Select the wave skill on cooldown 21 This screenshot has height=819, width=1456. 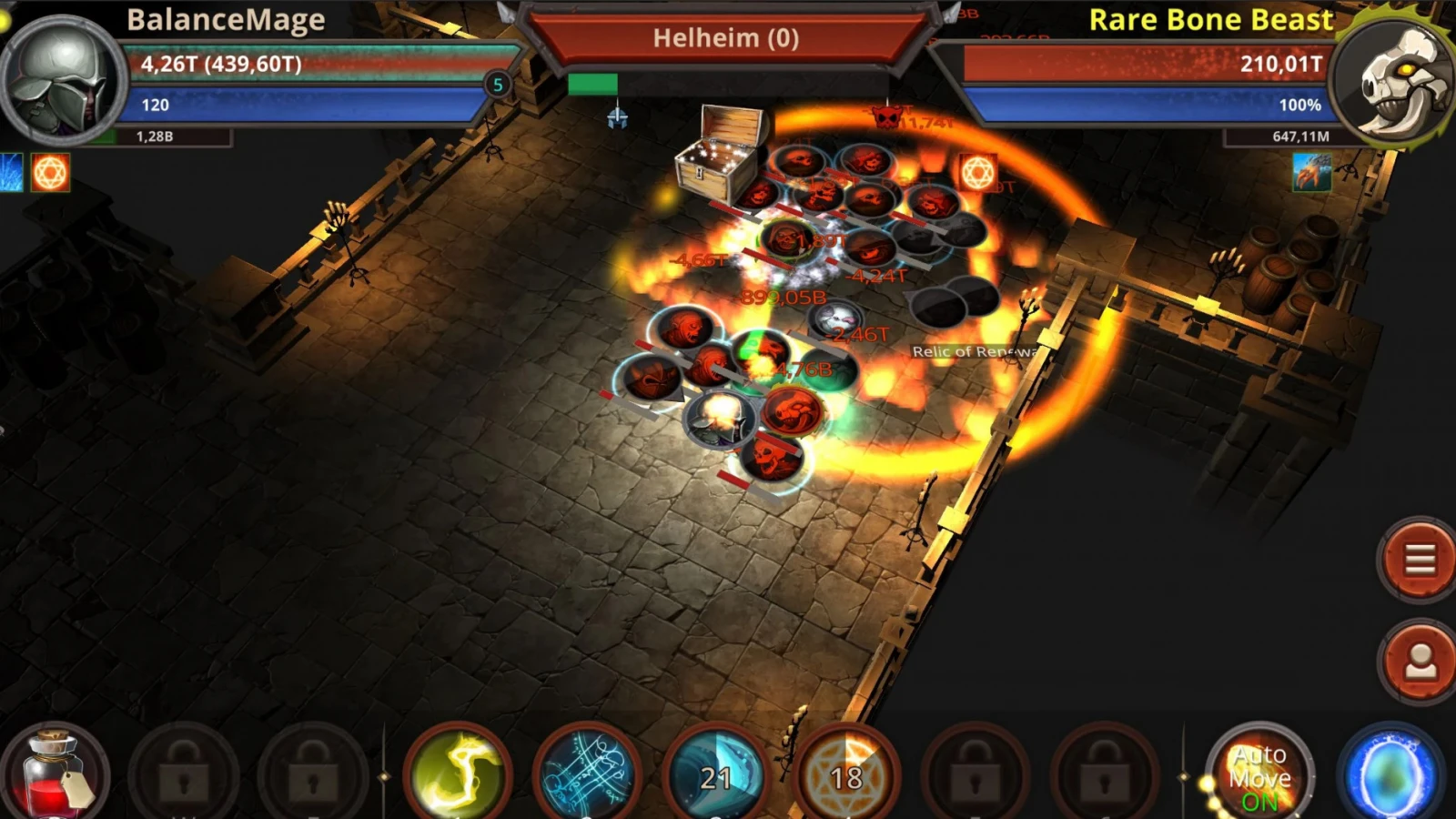pyautogui.click(x=716, y=775)
